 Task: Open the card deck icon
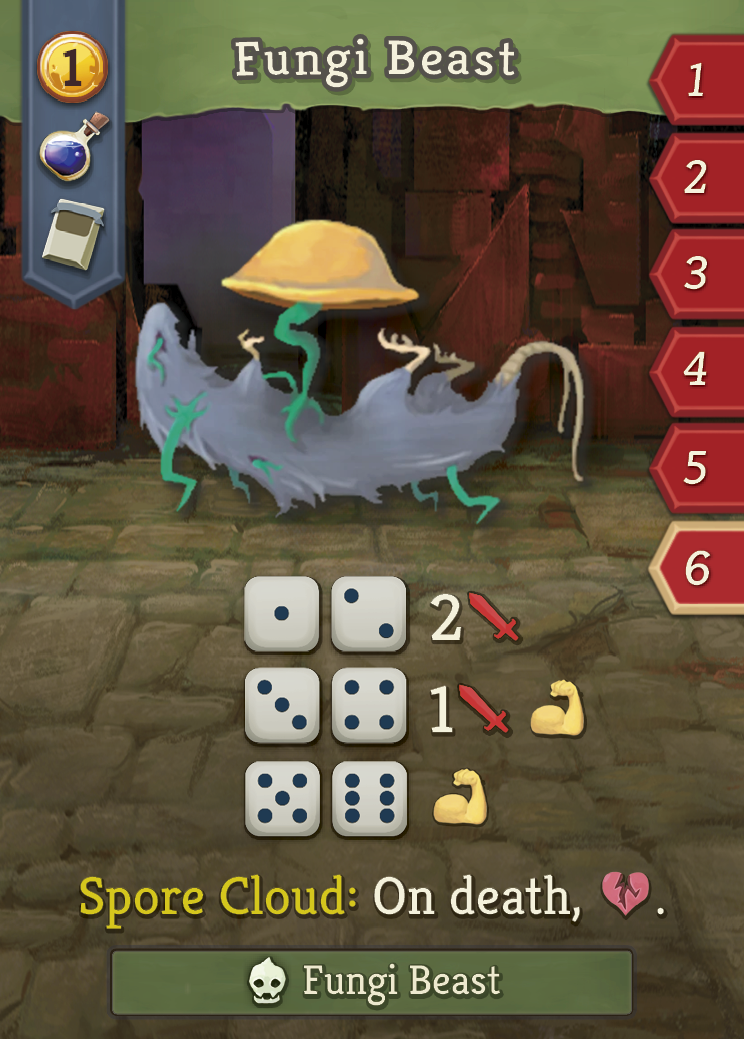point(72,234)
